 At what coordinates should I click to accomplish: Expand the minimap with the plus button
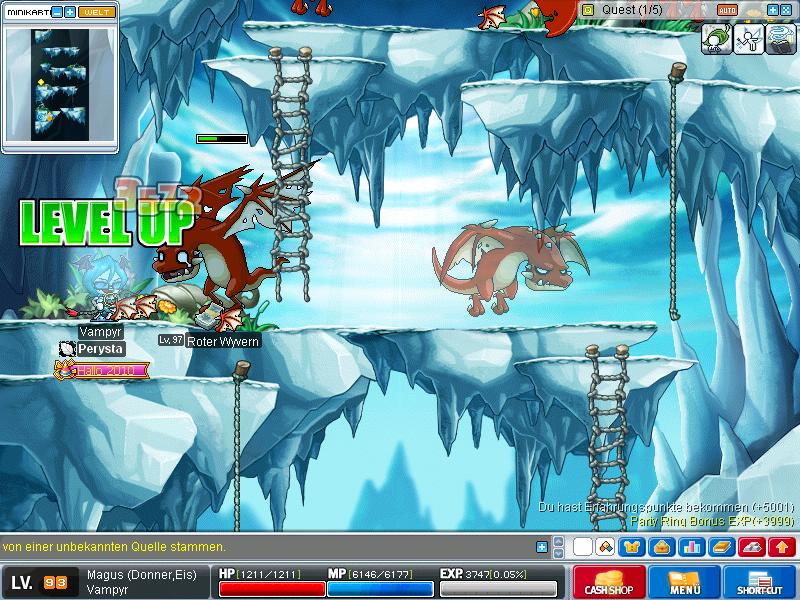coord(70,12)
